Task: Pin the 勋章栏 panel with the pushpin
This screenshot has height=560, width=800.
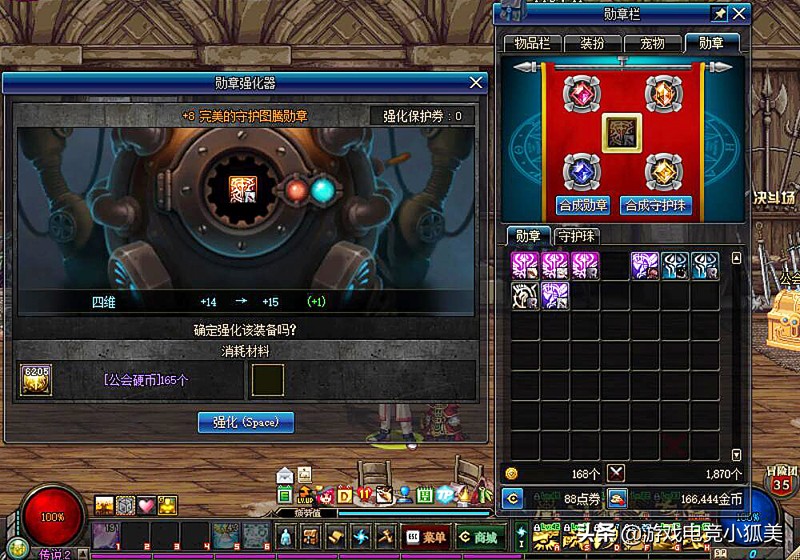Action: point(718,13)
